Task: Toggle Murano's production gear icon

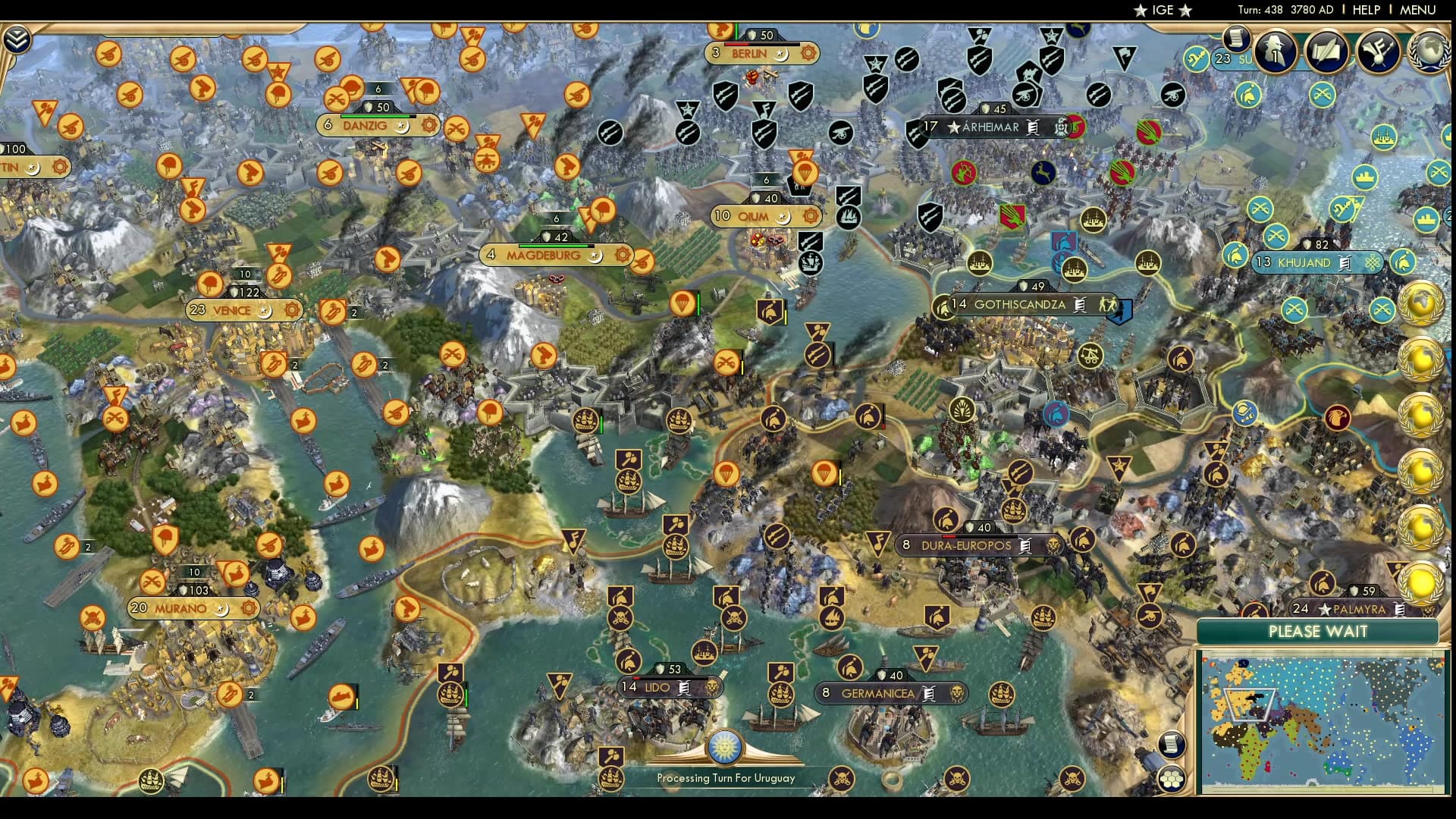Action: (x=249, y=607)
